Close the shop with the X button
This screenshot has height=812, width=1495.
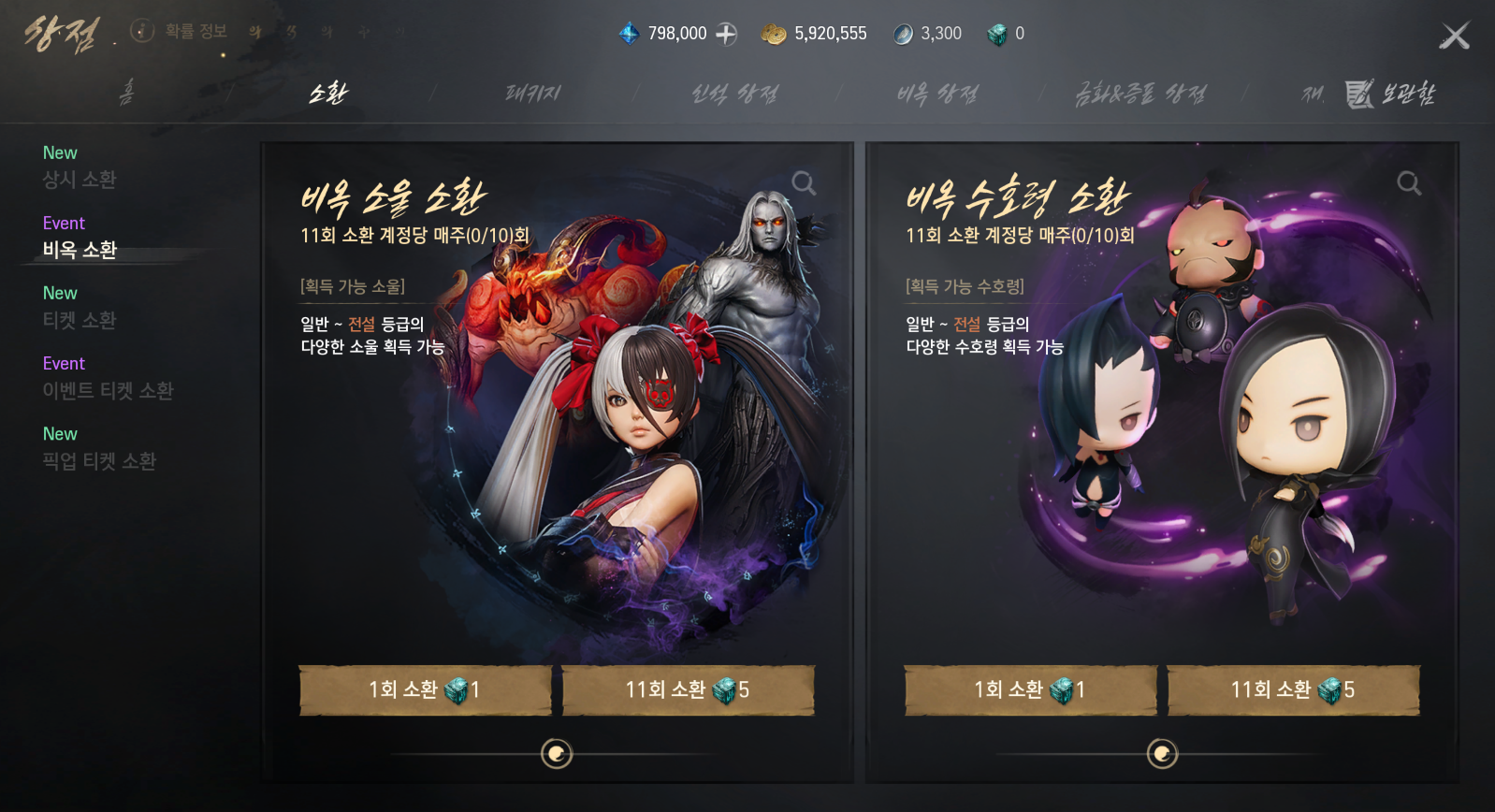(1454, 36)
